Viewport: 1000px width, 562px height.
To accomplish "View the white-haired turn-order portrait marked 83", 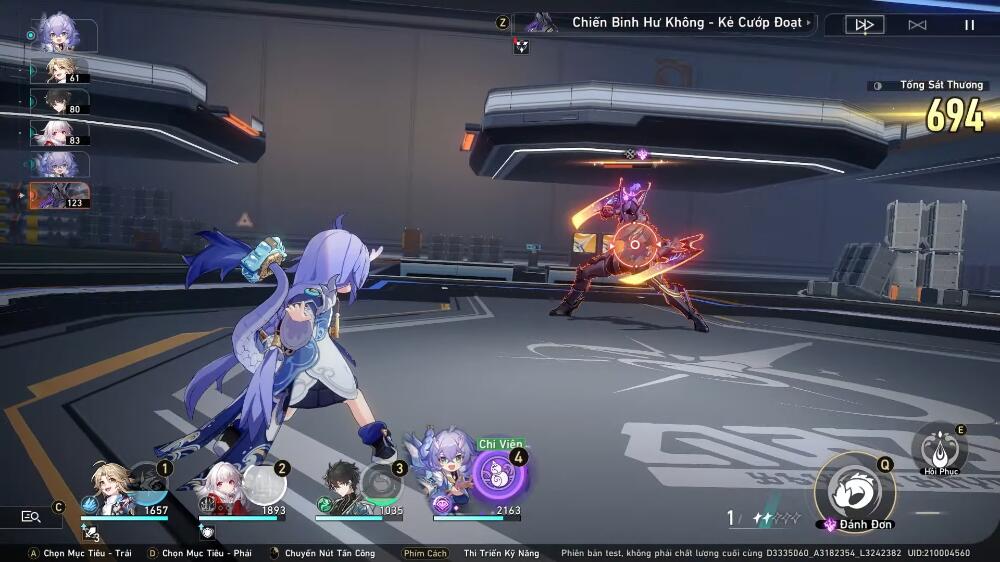I will [x=60, y=132].
